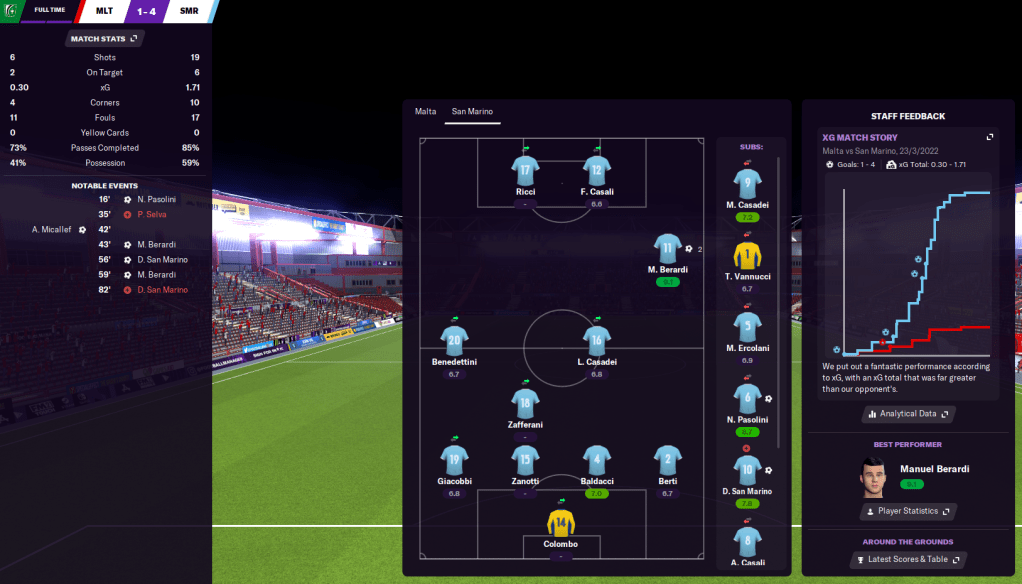Open Player Statistics for the best performer
Screen dimensions: 1022x584
[908, 511]
